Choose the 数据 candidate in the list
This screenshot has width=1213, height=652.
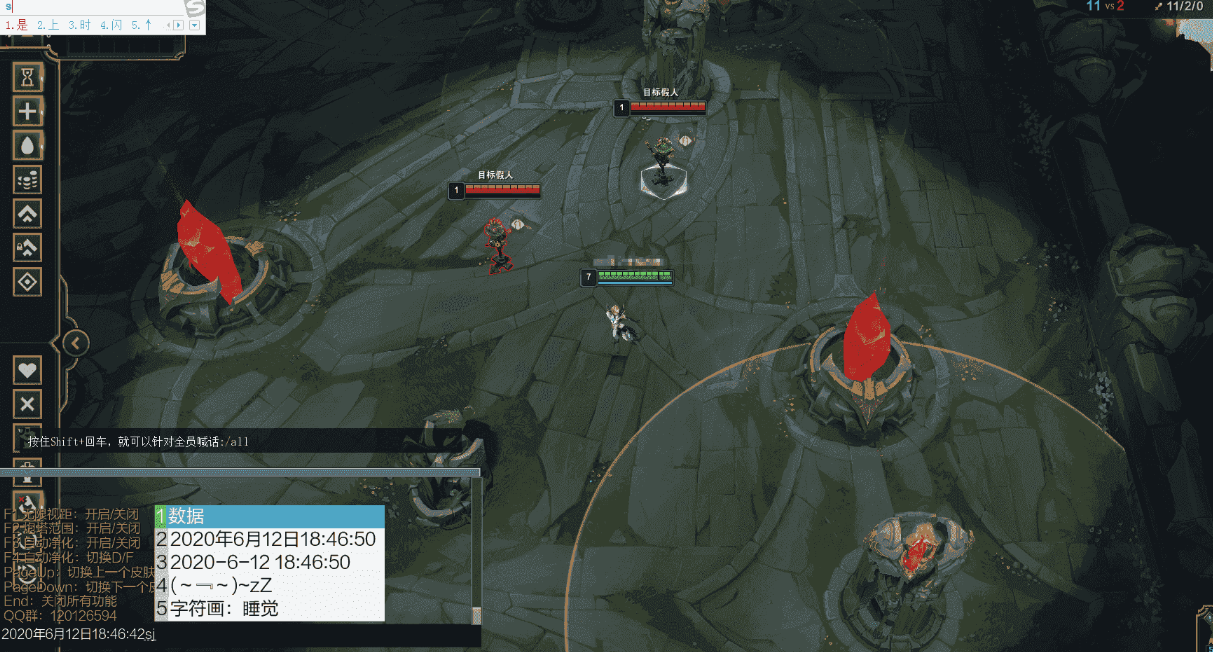[x=270, y=516]
